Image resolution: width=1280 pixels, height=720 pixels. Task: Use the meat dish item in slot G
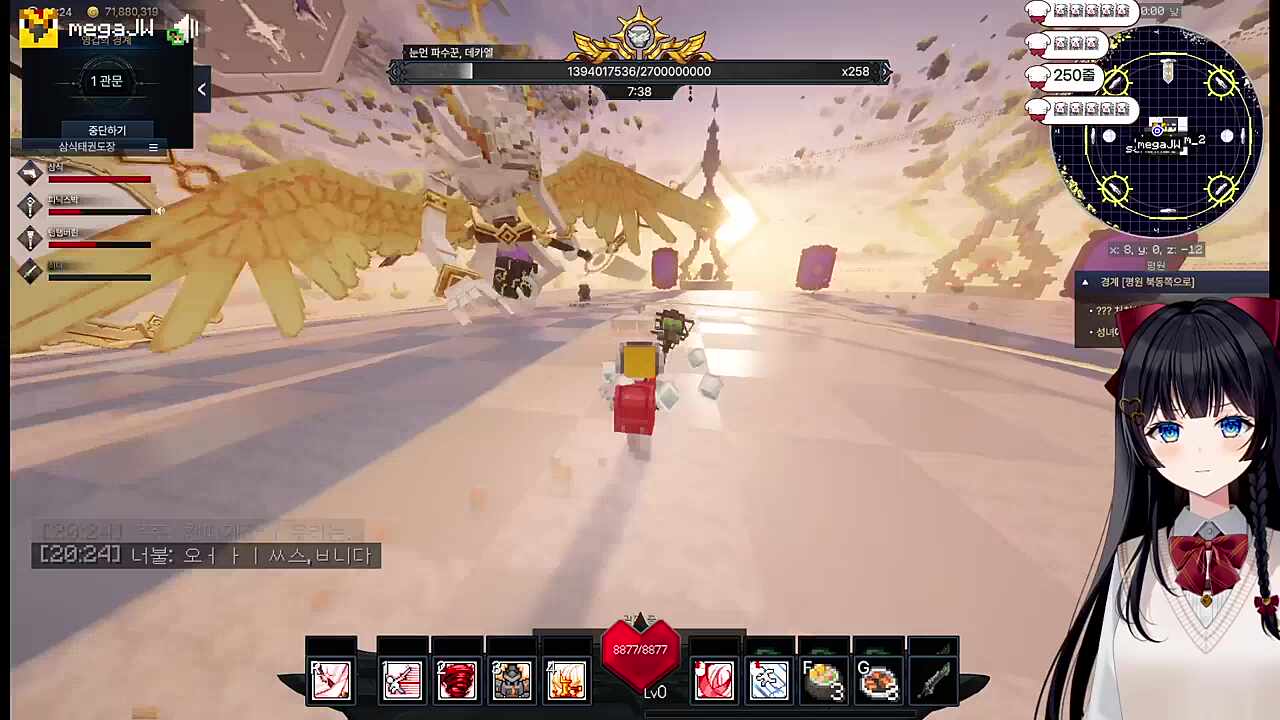pyautogui.click(x=878, y=680)
